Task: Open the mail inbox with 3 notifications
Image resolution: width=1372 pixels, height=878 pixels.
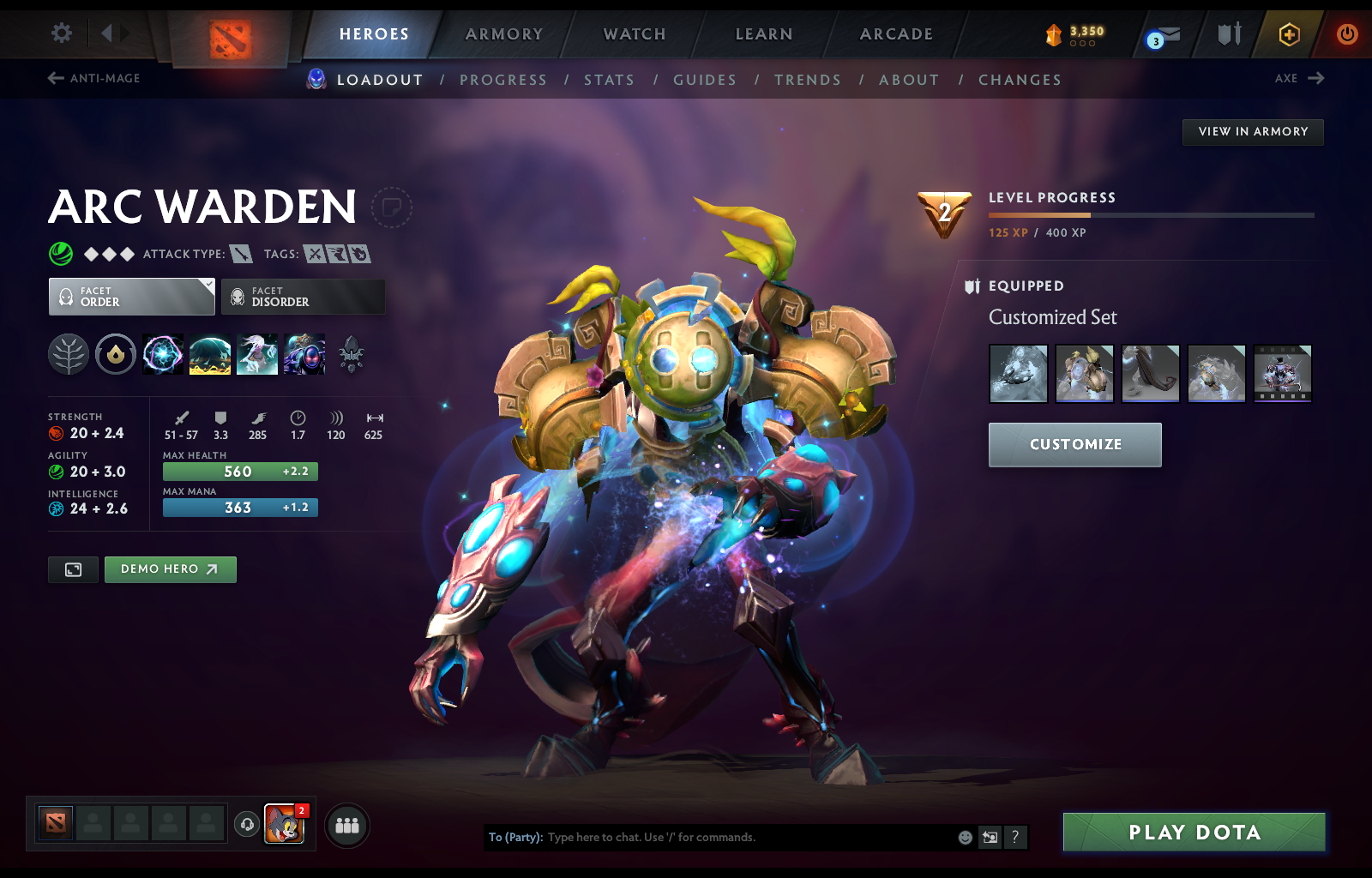Action: [x=1166, y=36]
